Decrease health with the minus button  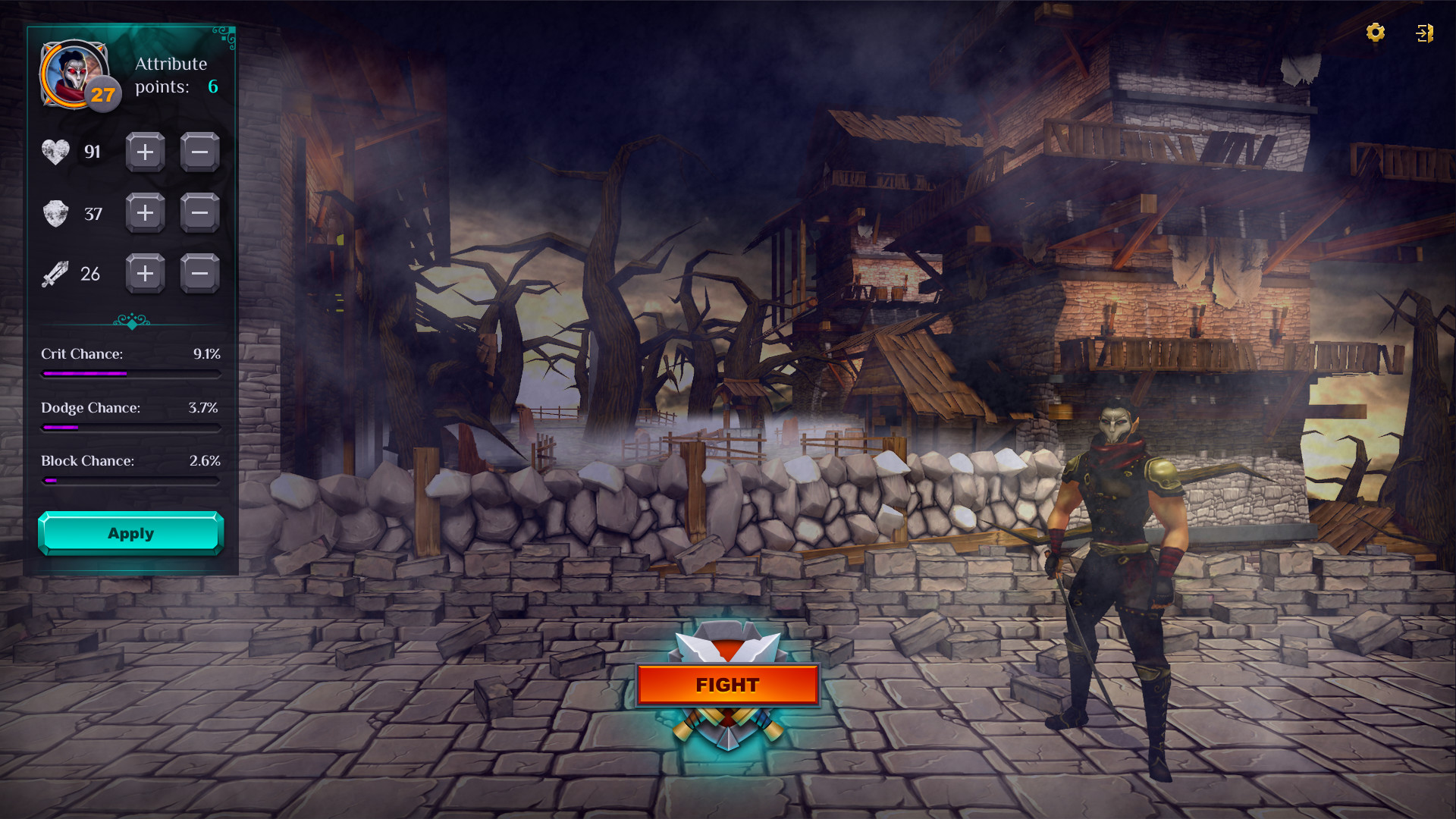point(199,152)
